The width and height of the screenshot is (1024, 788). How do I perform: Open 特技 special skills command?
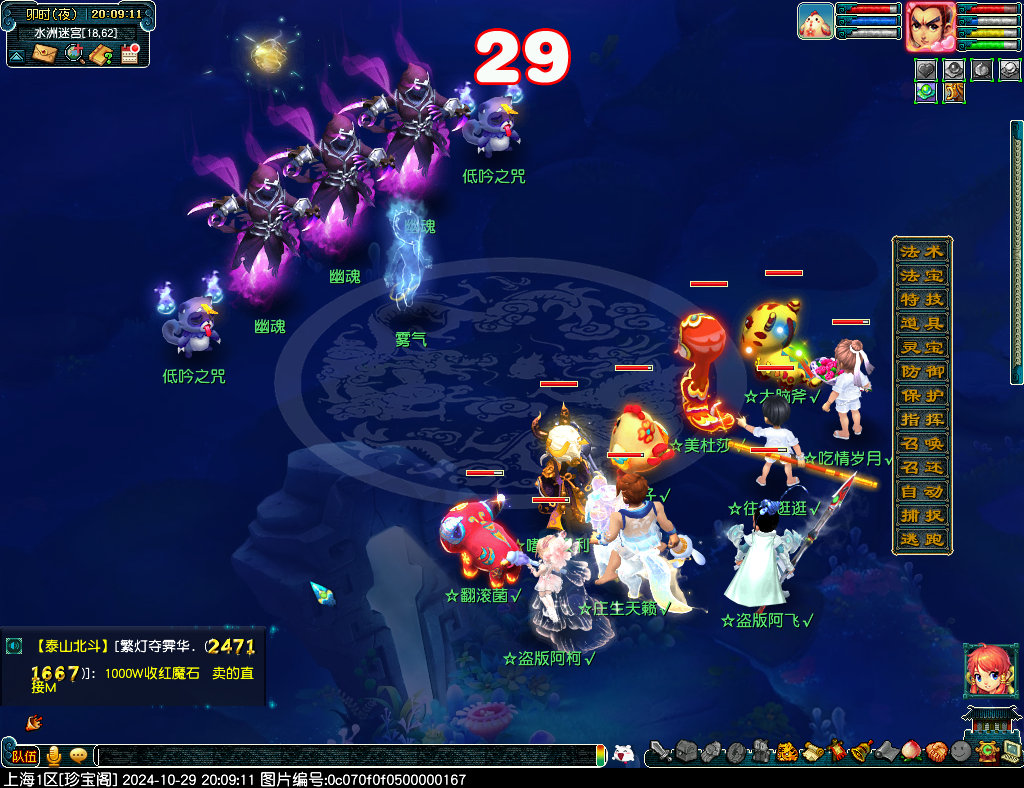(x=921, y=299)
